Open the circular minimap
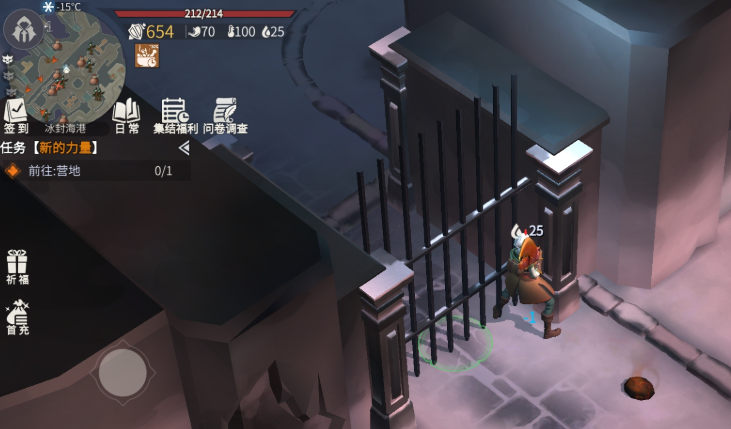 (79, 70)
